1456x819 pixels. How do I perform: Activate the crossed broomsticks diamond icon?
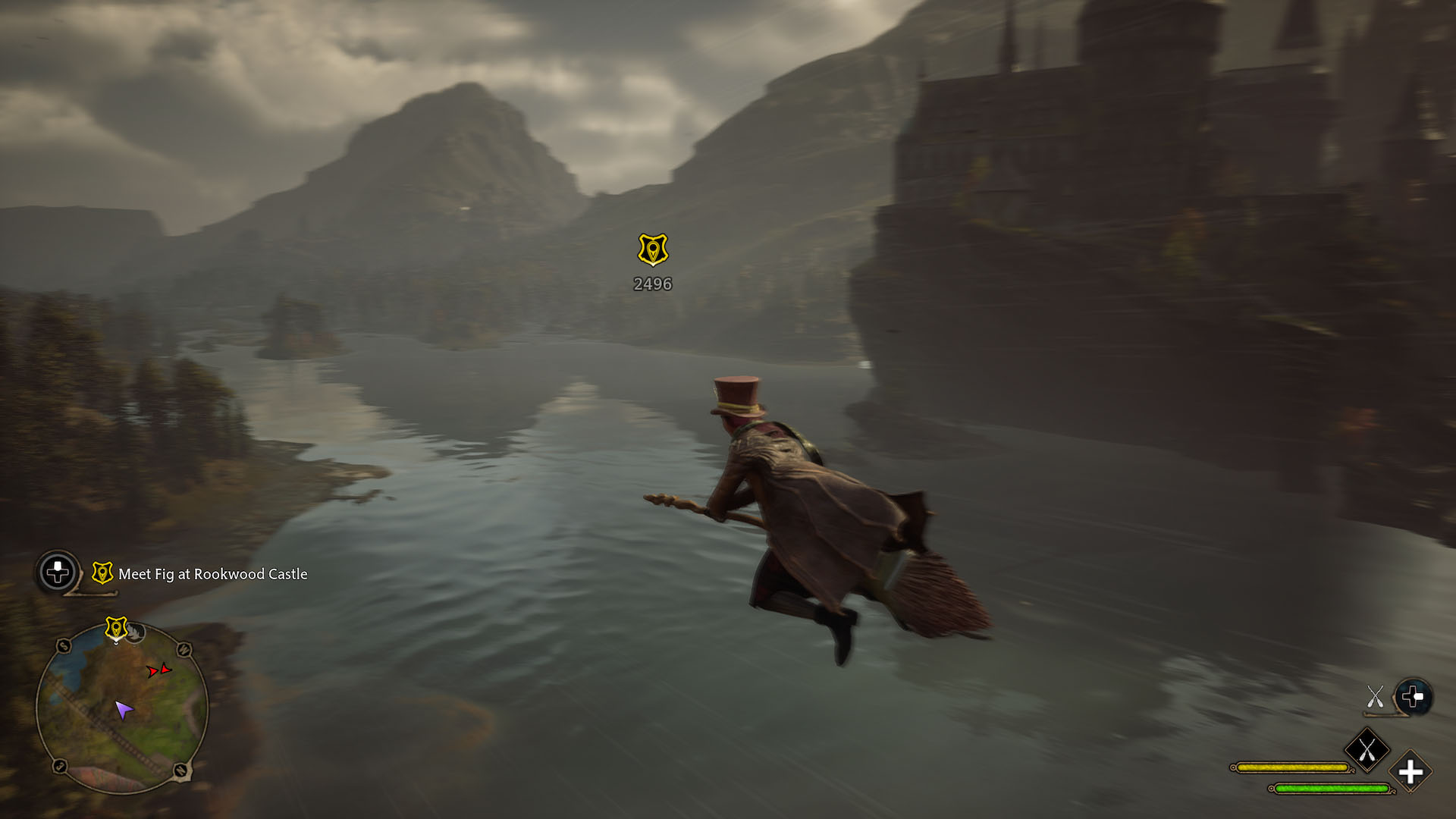[1367, 751]
